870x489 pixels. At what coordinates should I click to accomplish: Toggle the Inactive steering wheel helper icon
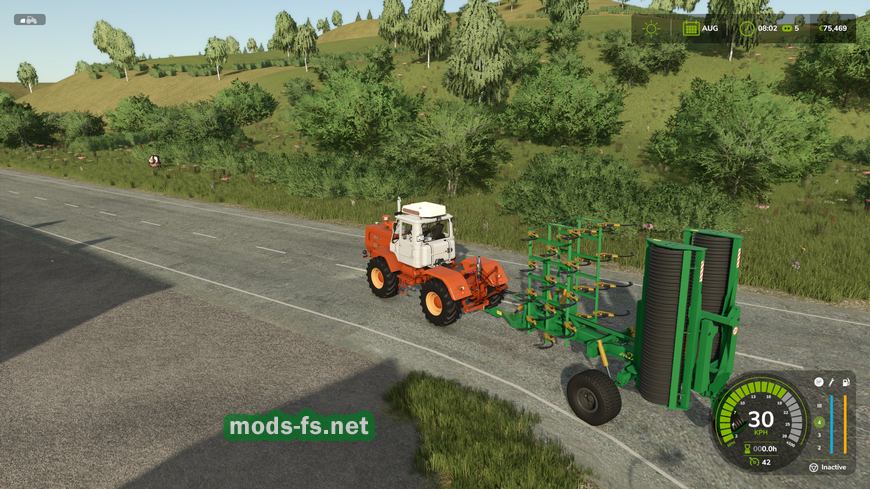tap(814, 467)
